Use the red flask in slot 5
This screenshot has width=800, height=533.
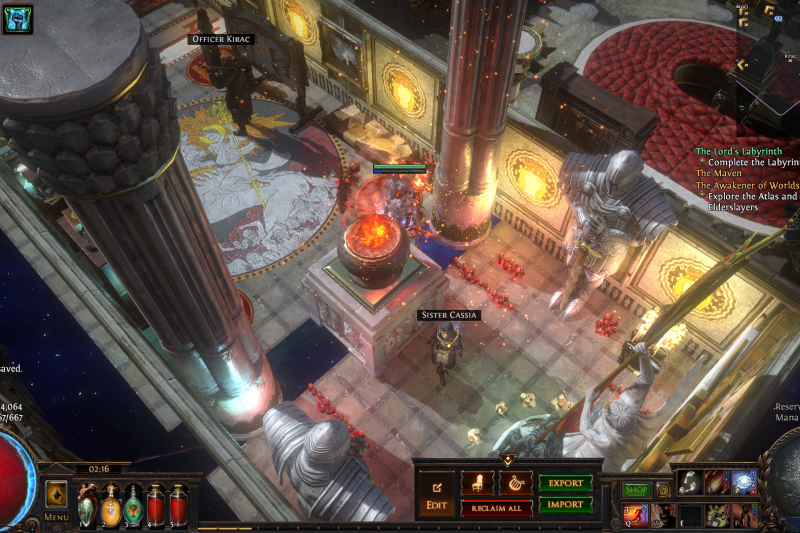178,504
